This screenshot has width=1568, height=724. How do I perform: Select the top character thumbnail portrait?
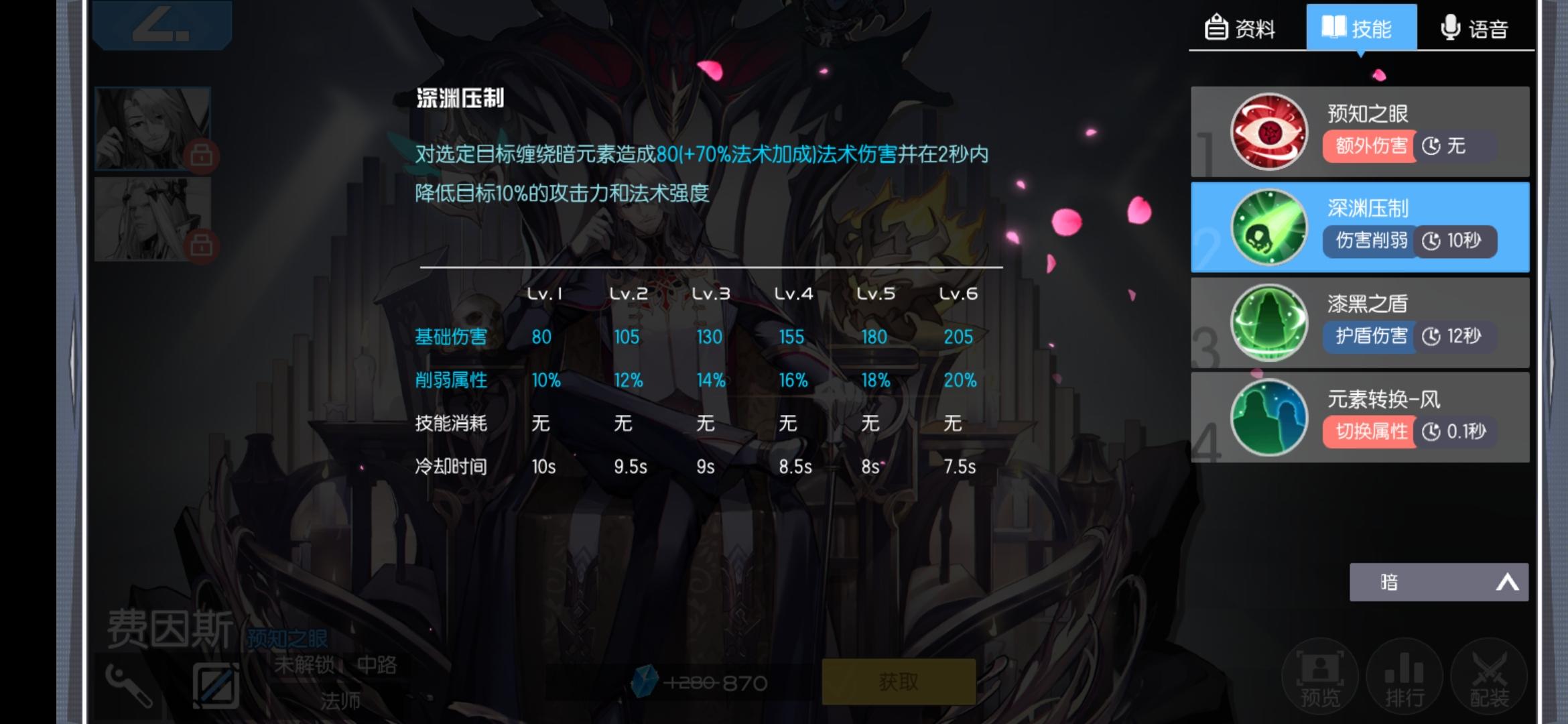tap(153, 127)
